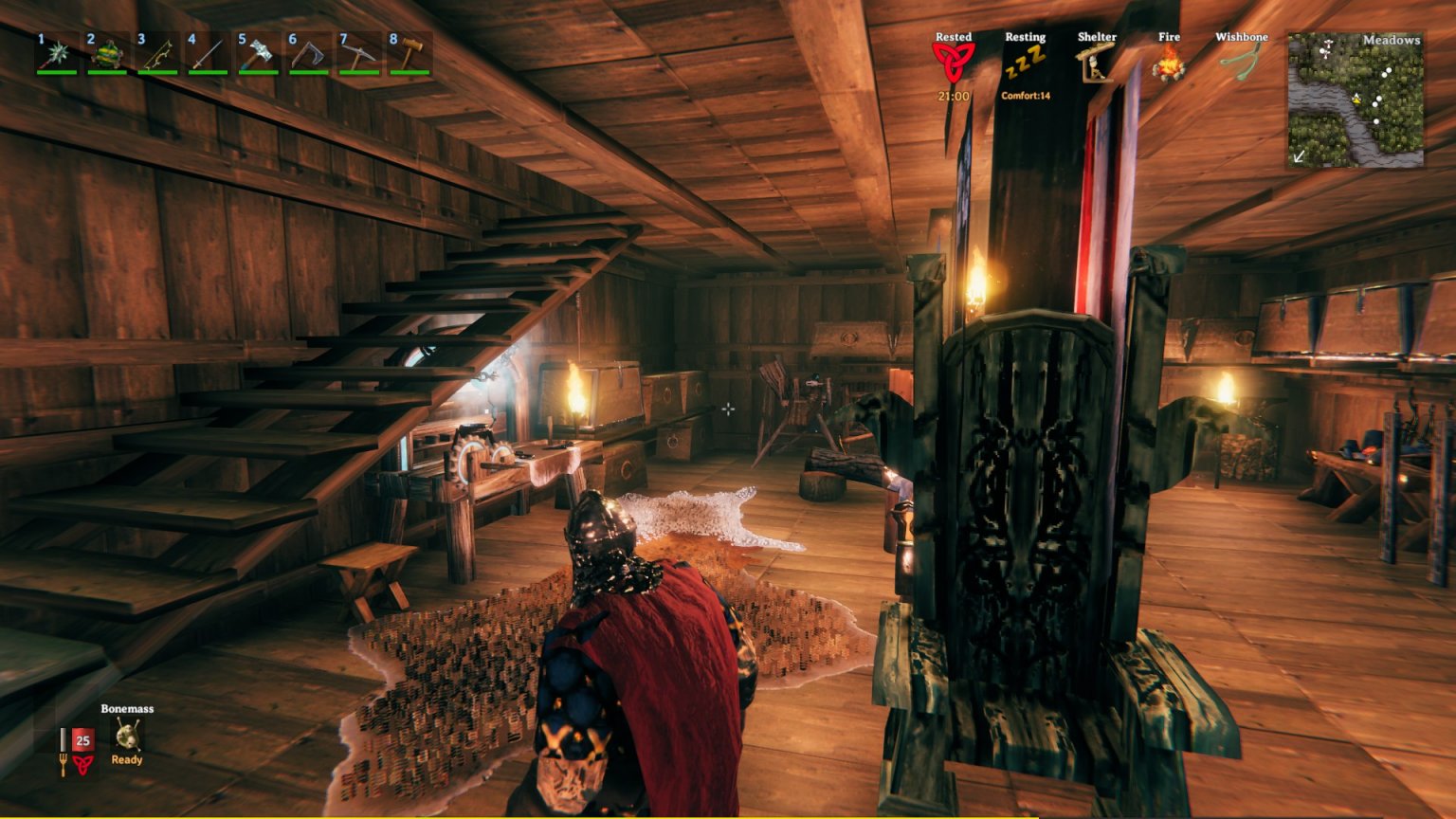The image size is (1456, 819).
Task: Click the Comfort:14 label
Action: [1025, 95]
